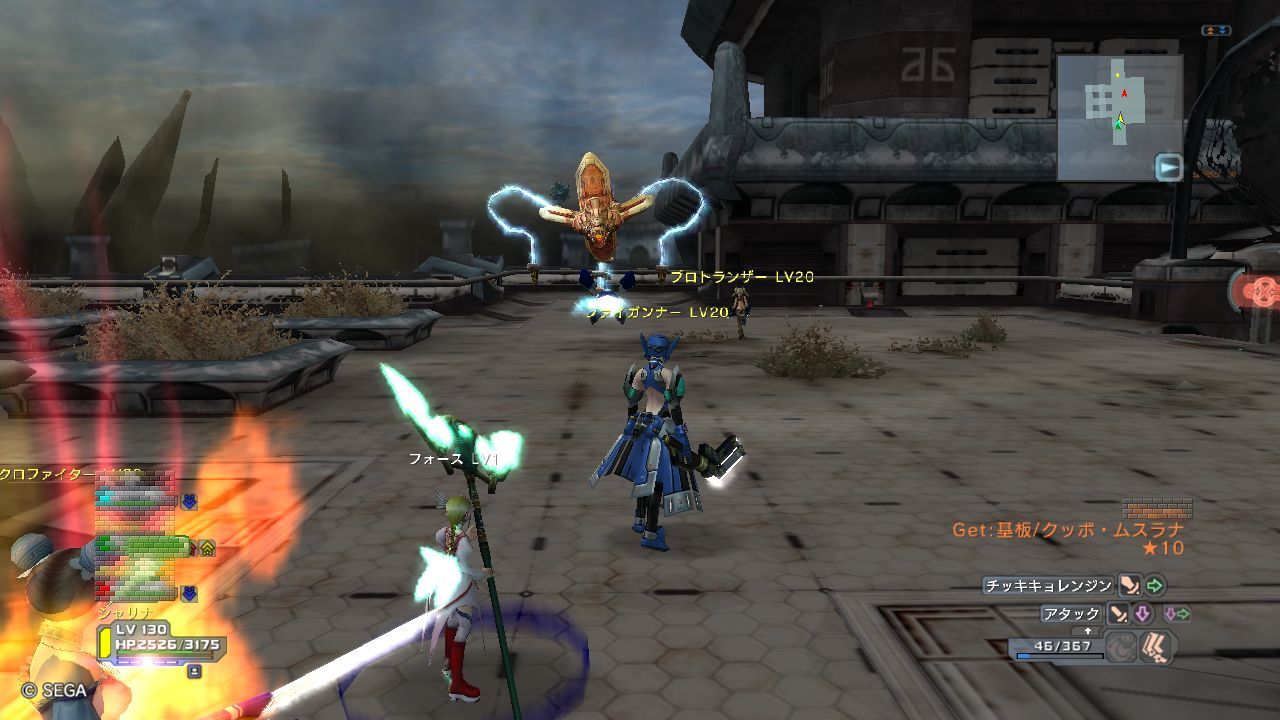This screenshot has width=1280, height=720.
Task: Click the small up-arrow tab above the PP gauge
Action: (x=1088, y=631)
